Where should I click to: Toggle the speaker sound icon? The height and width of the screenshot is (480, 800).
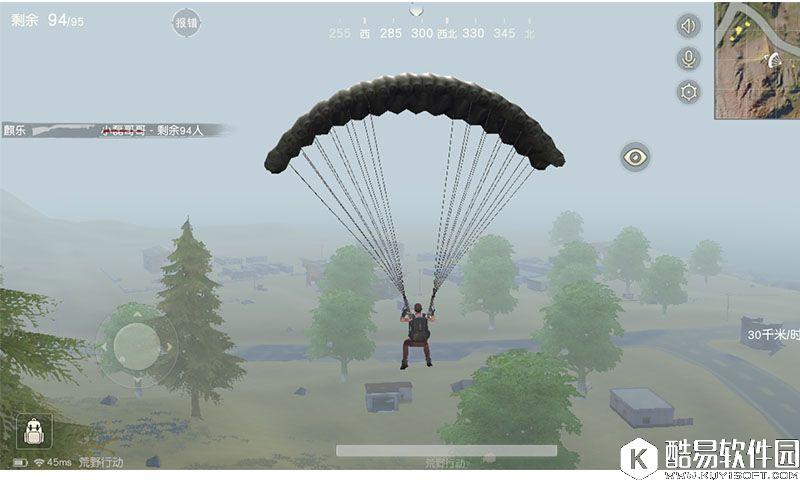point(688,26)
